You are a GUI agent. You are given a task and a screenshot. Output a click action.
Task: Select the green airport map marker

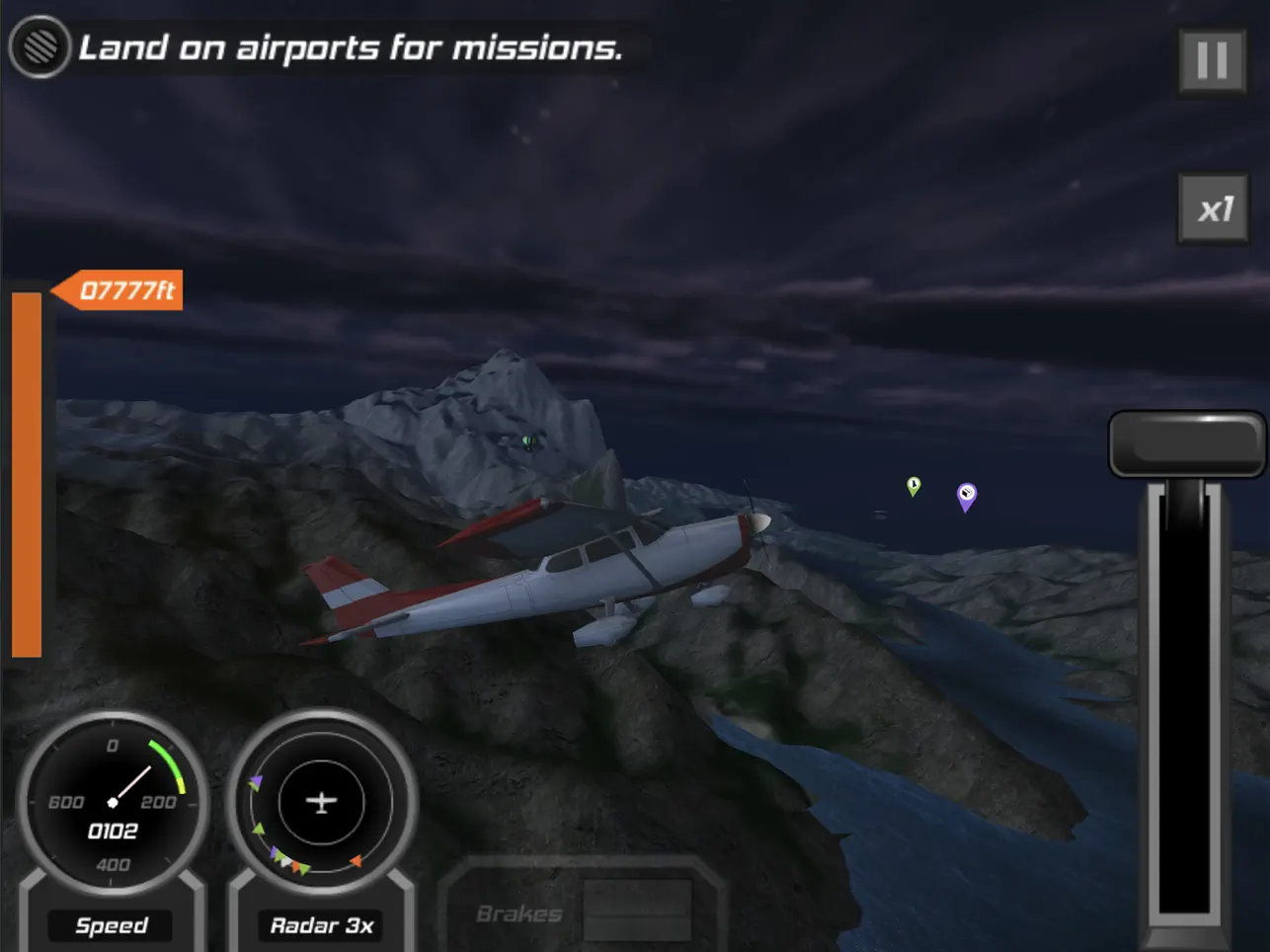coord(913,485)
